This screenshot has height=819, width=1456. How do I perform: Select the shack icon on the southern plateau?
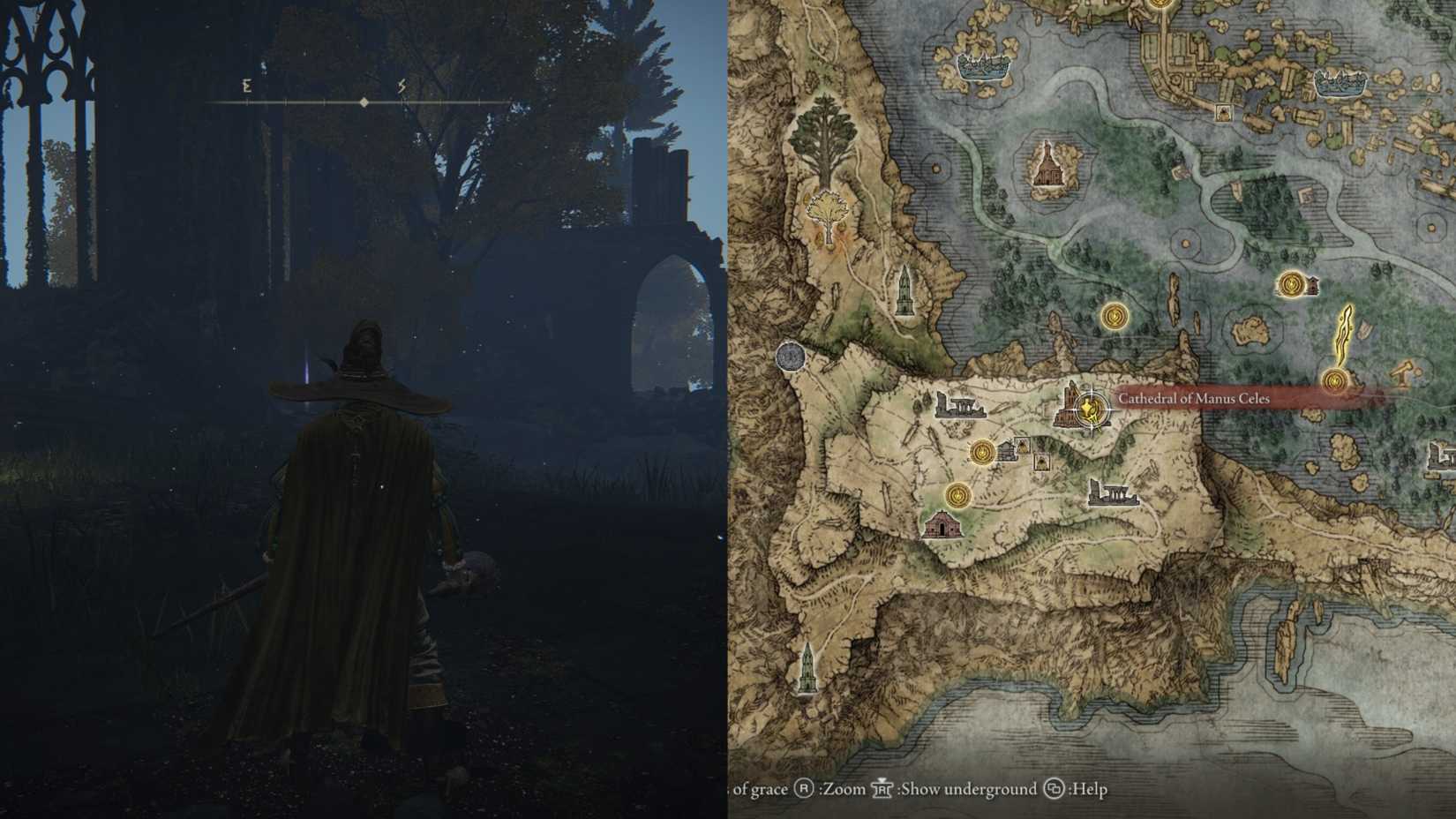(1007, 450)
